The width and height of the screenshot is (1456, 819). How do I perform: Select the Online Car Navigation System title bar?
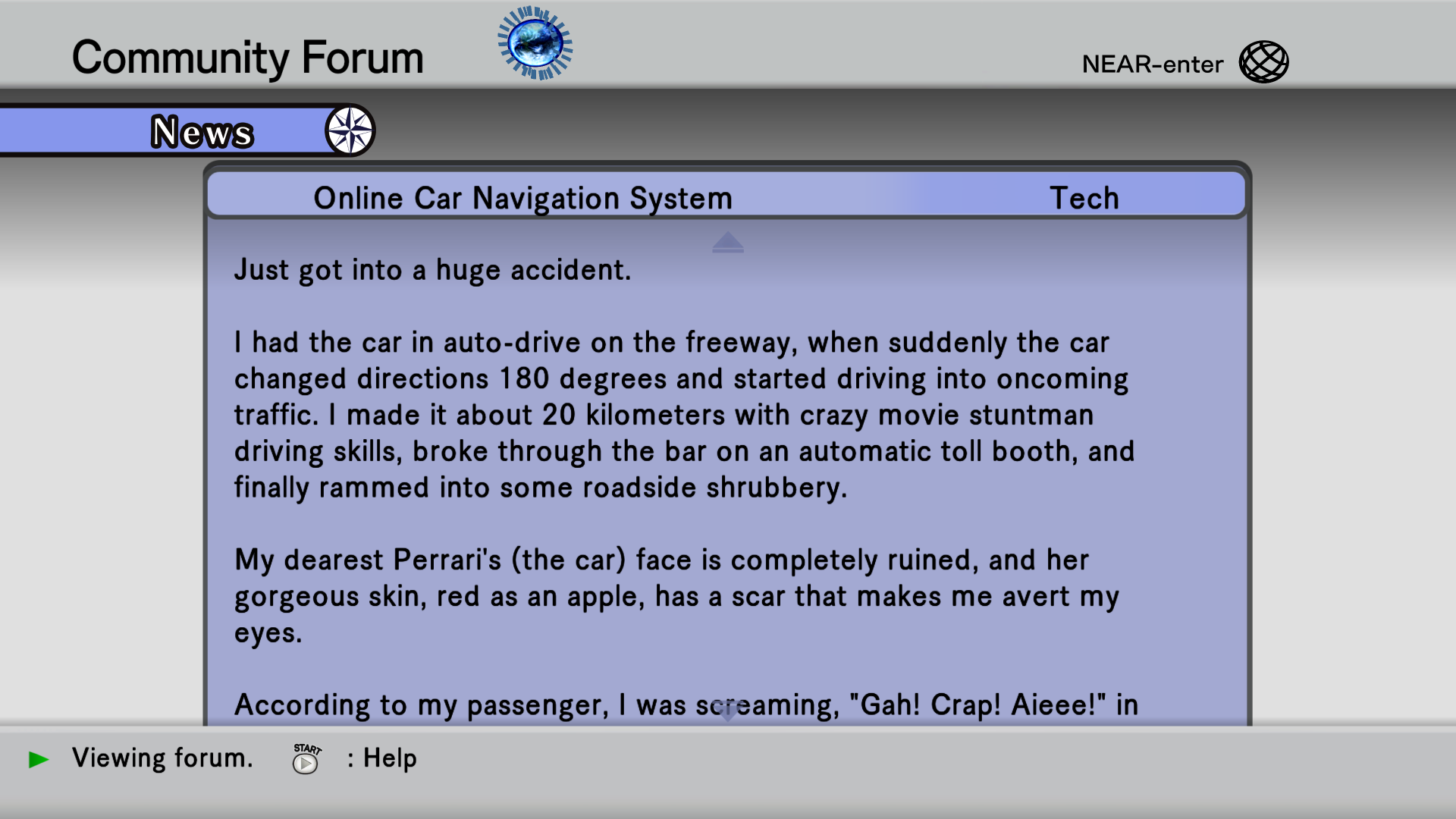tap(523, 198)
